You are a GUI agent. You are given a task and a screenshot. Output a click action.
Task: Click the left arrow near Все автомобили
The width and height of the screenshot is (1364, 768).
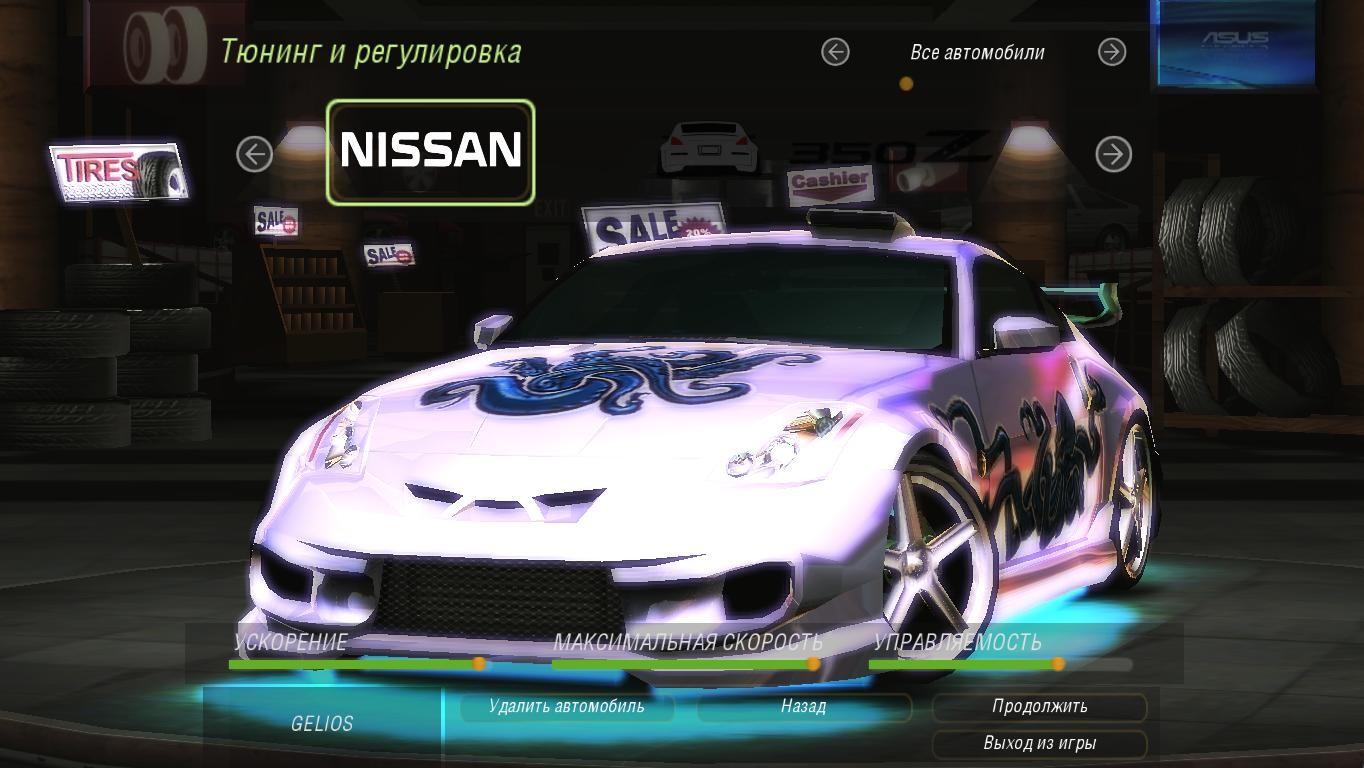tap(834, 52)
